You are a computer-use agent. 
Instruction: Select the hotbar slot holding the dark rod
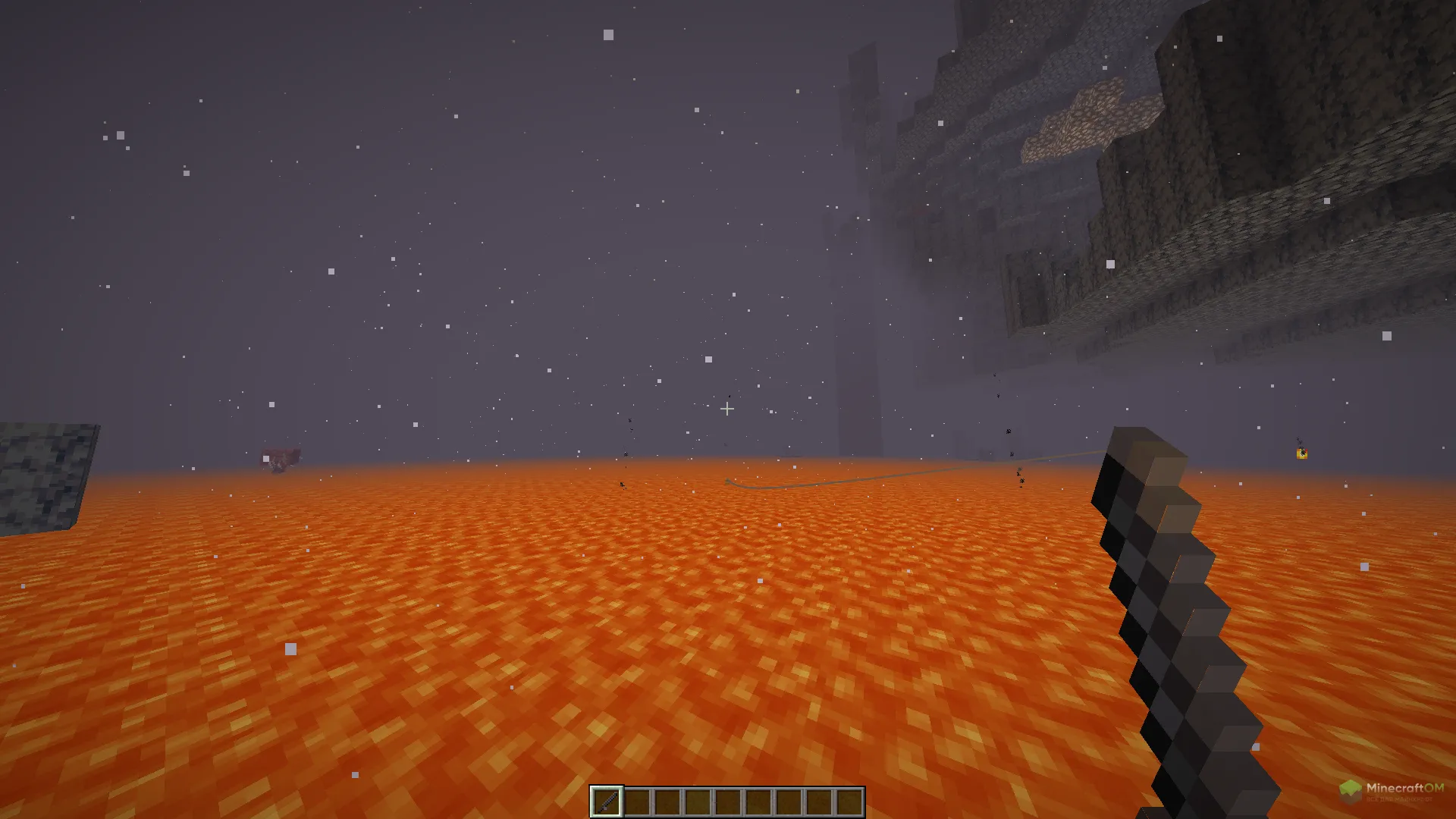607,802
